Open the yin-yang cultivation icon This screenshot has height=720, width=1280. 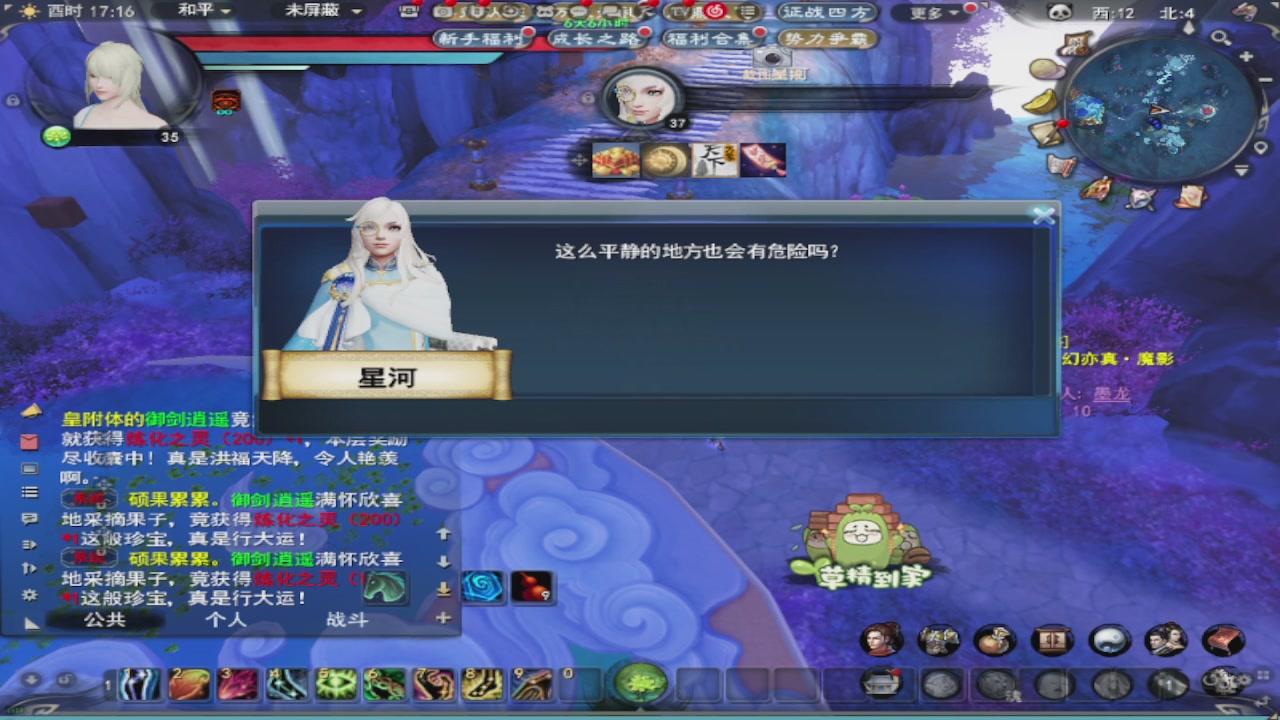tap(1110, 640)
